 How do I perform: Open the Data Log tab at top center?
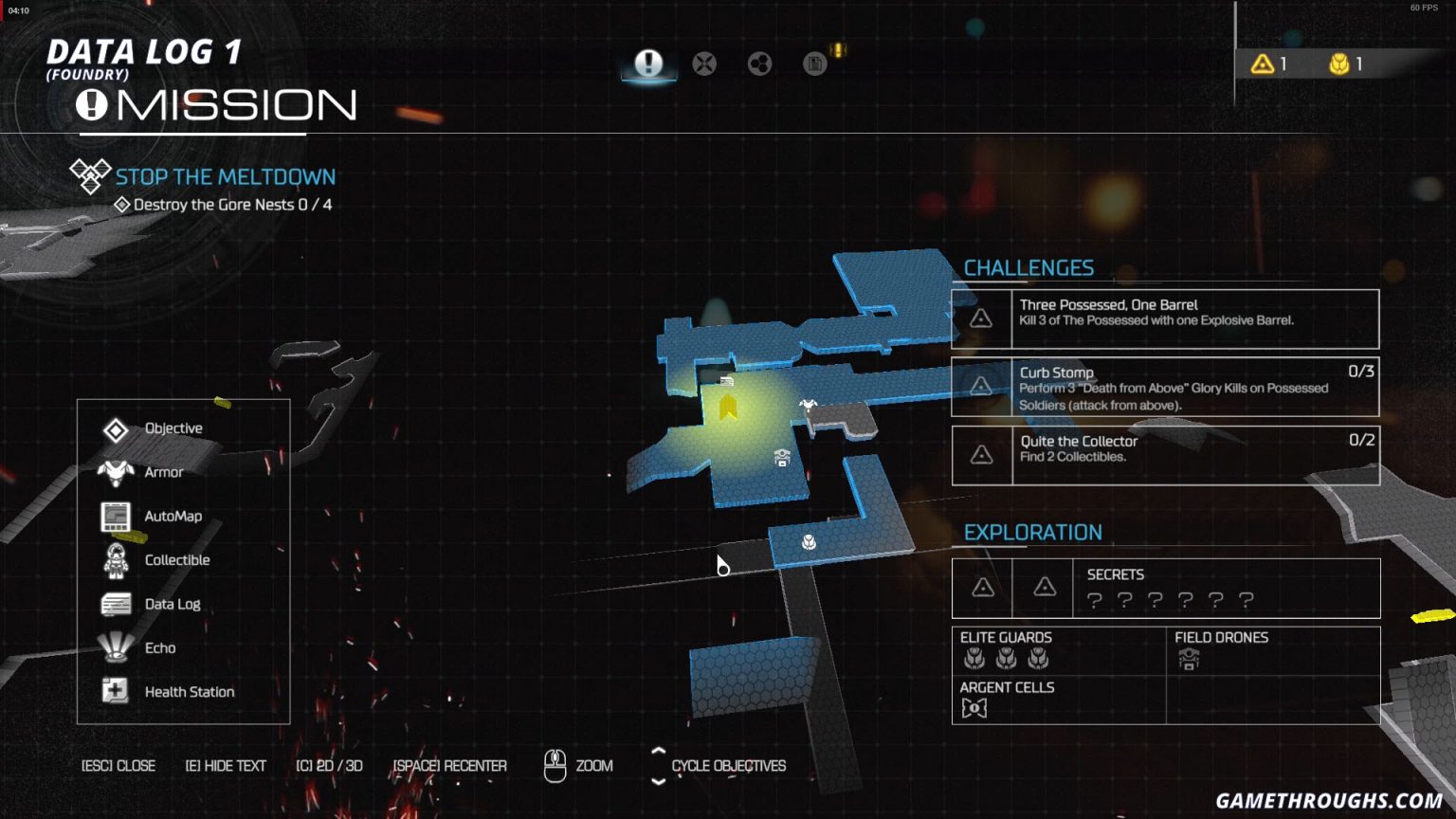tap(813, 64)
